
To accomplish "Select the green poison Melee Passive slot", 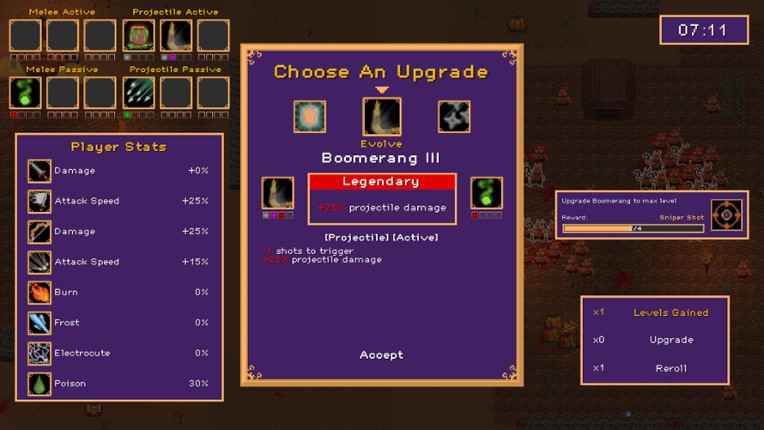I will pyautogui.click(x=25, y=93).
